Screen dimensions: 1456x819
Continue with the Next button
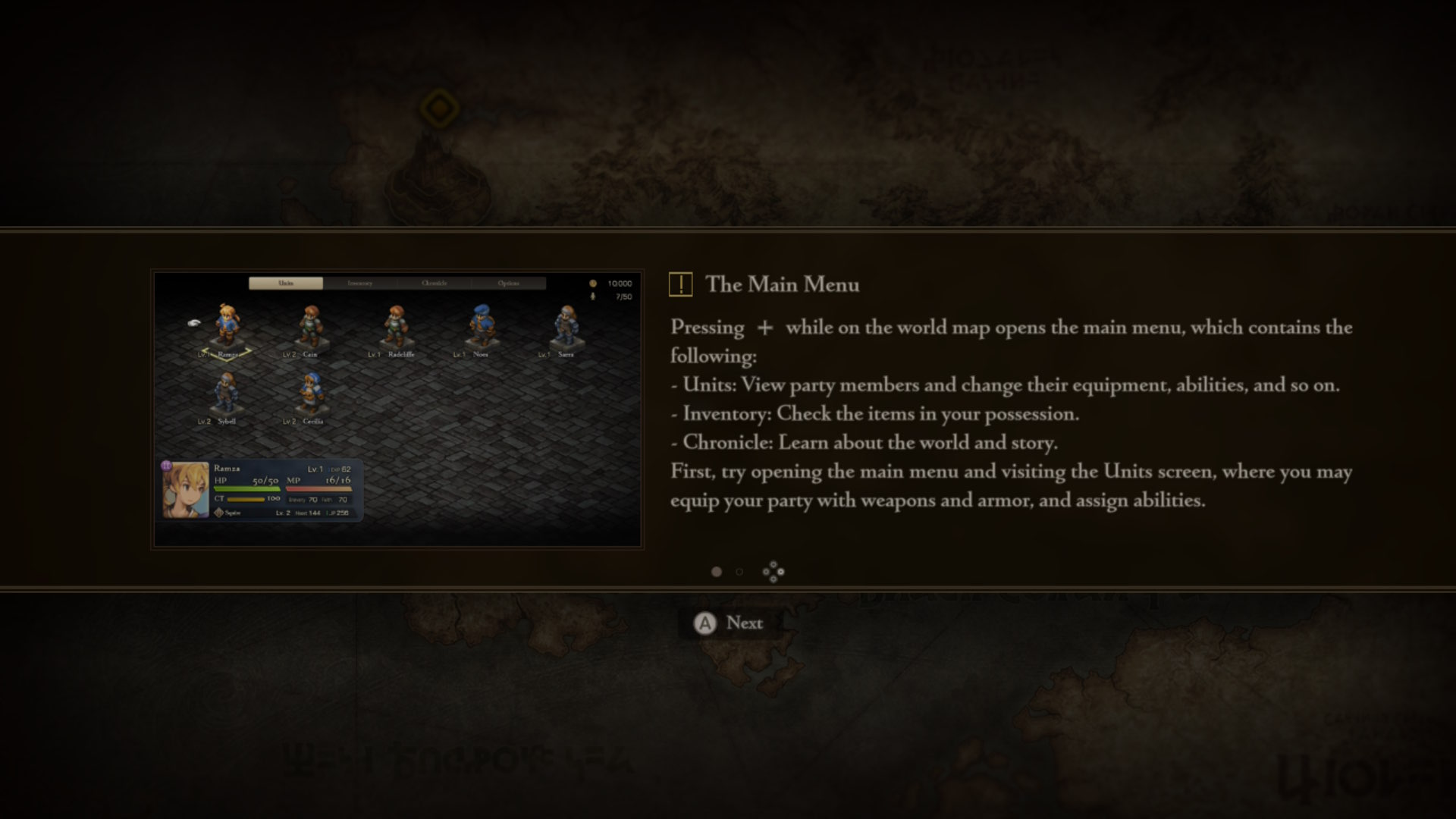tap(729, 623)
